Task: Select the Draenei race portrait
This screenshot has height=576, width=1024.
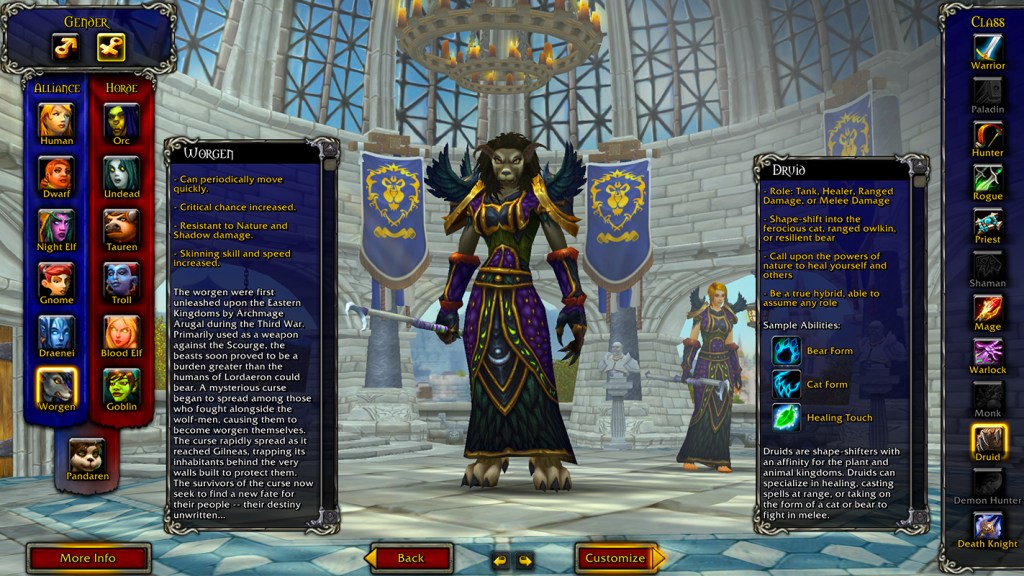Action: (57, 332)
